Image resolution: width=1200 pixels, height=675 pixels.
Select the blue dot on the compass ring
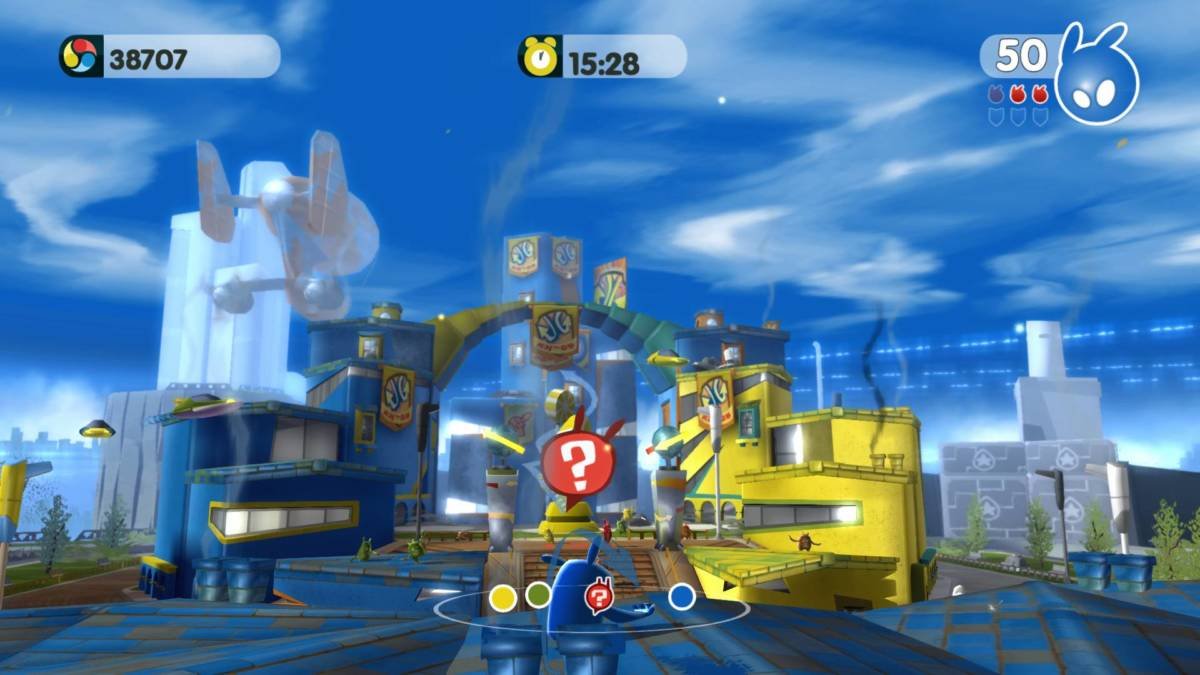682,597
